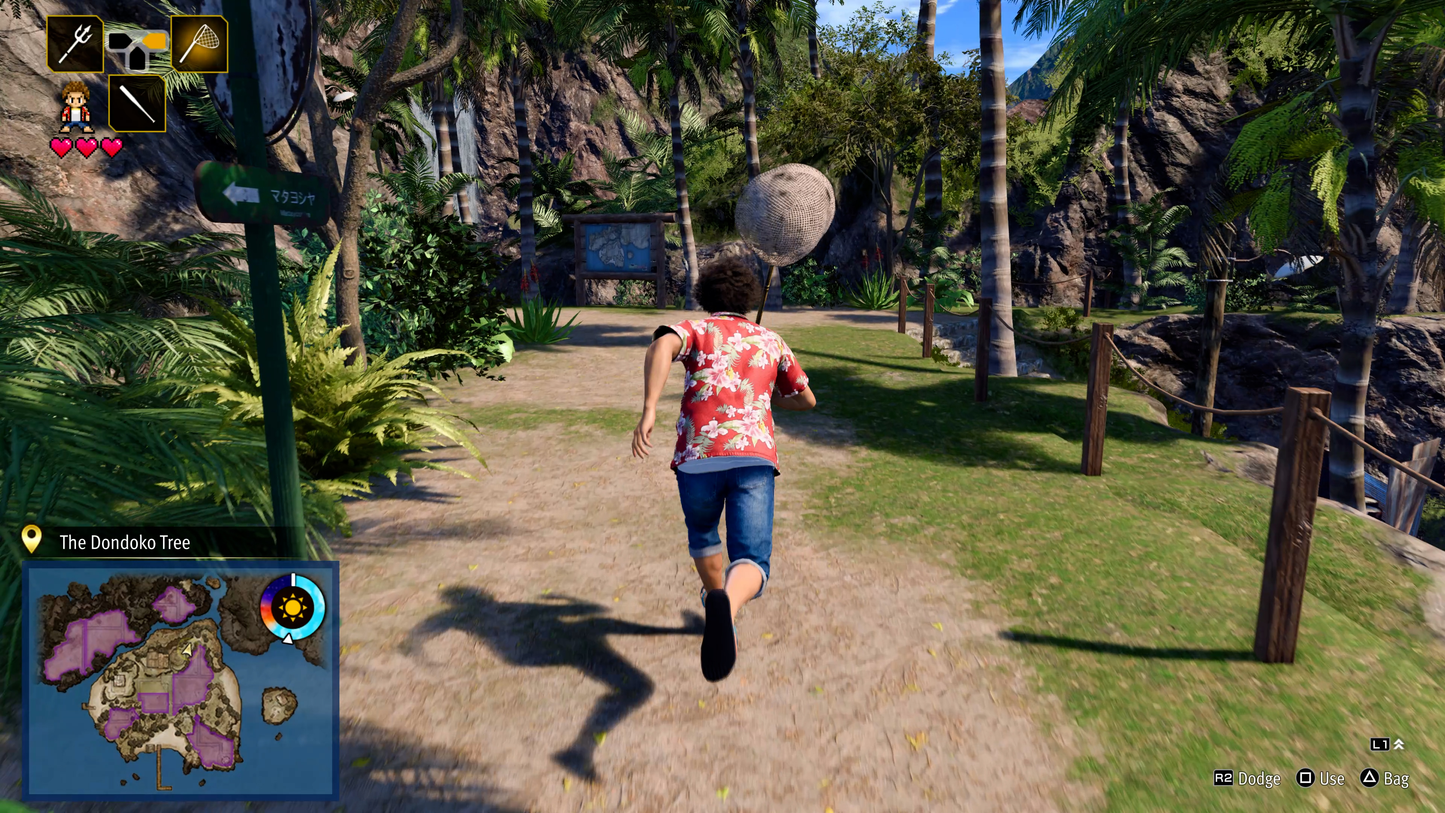Click the Dodge action label
Screen dimensions: 1445x813
point(1259,778)
